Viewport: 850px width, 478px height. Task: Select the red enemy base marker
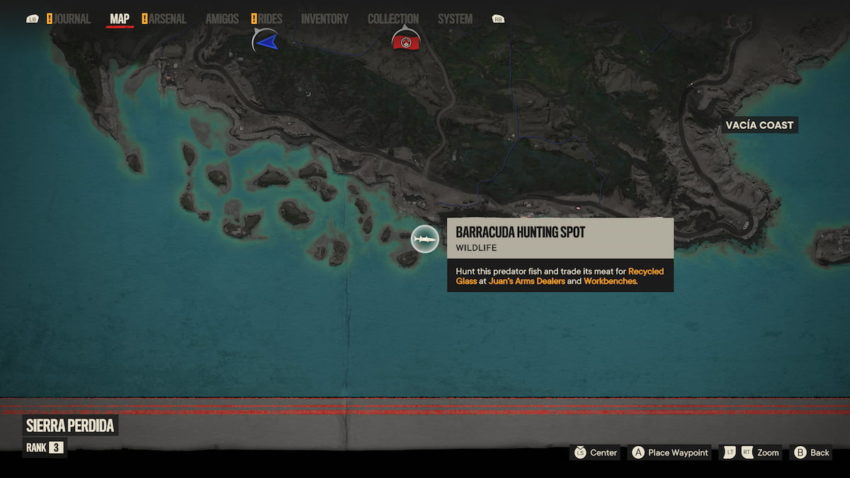coord(405,42)
